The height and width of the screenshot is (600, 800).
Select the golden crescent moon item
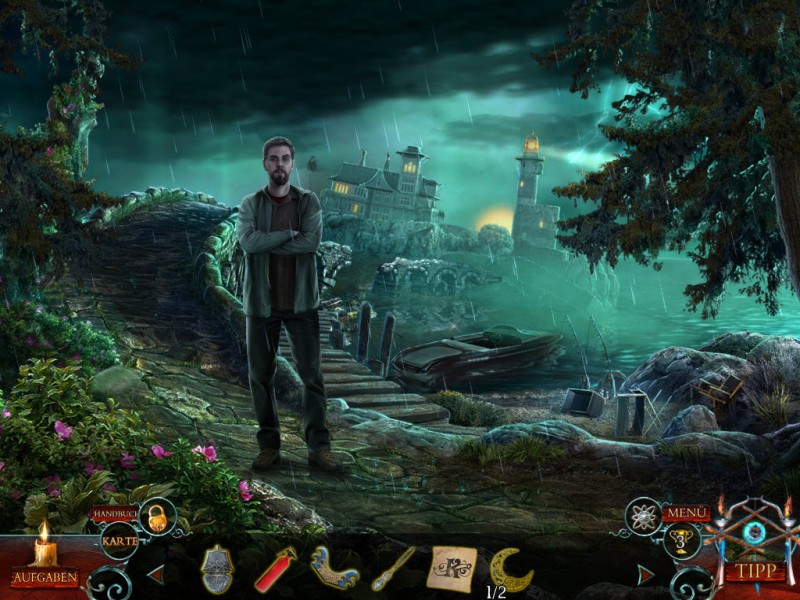pos(510,569)
